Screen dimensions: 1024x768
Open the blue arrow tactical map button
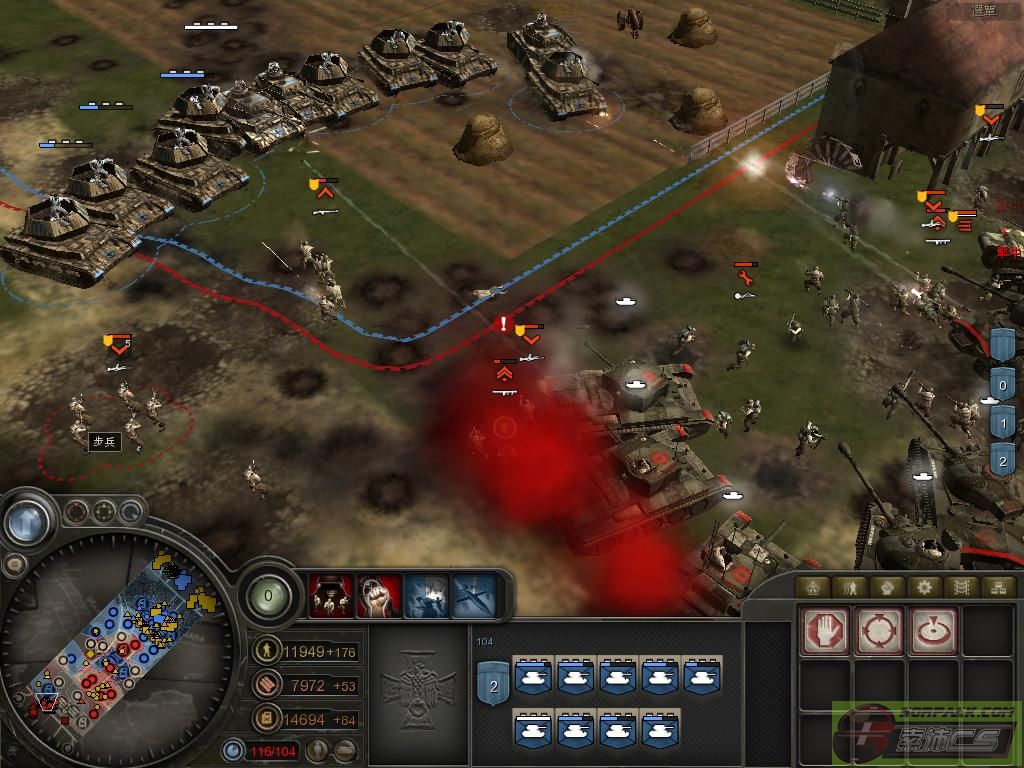coord(28,520)
